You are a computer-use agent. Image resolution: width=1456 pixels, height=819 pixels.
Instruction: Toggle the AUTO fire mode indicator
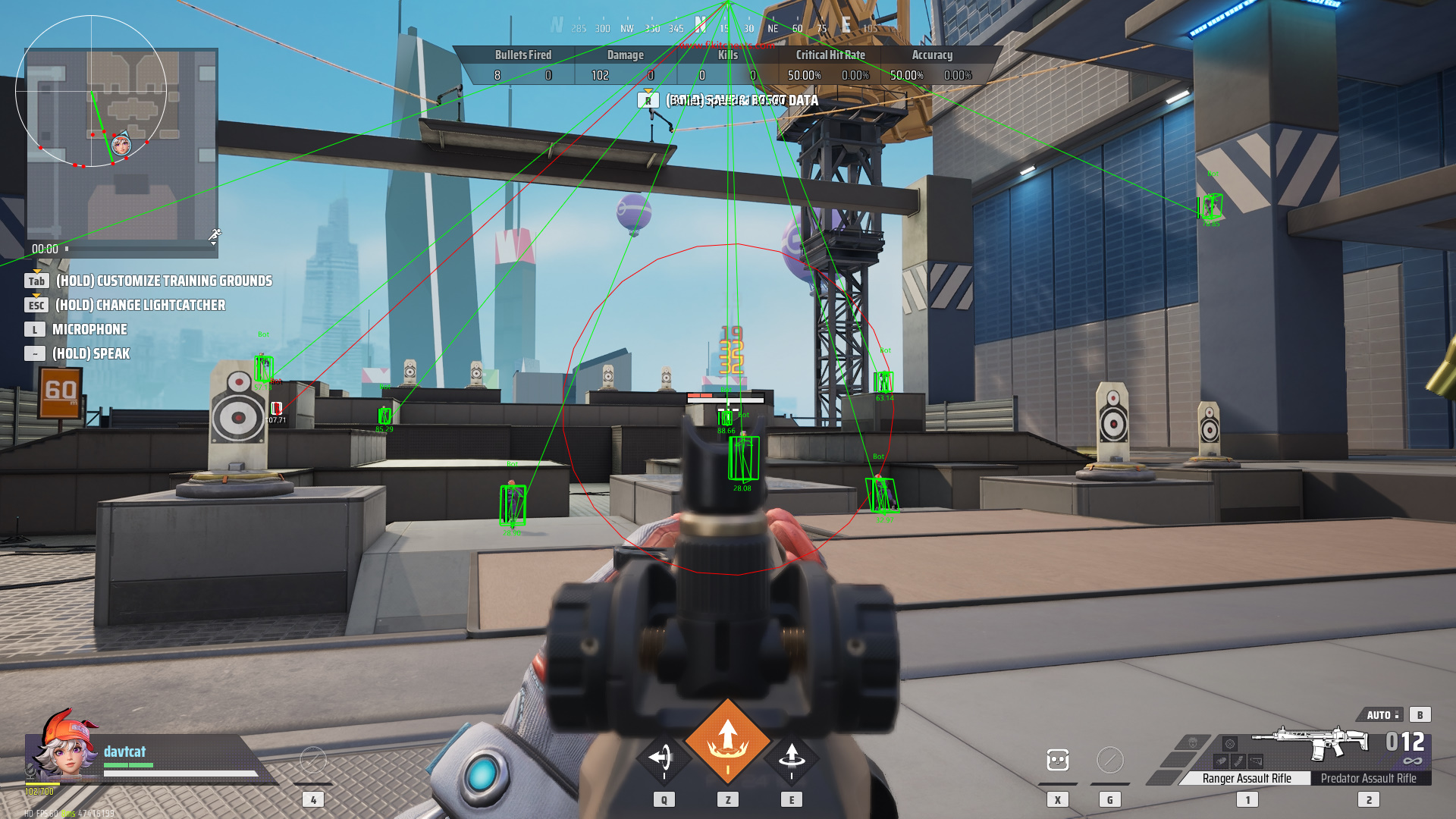pos(1382,714)
